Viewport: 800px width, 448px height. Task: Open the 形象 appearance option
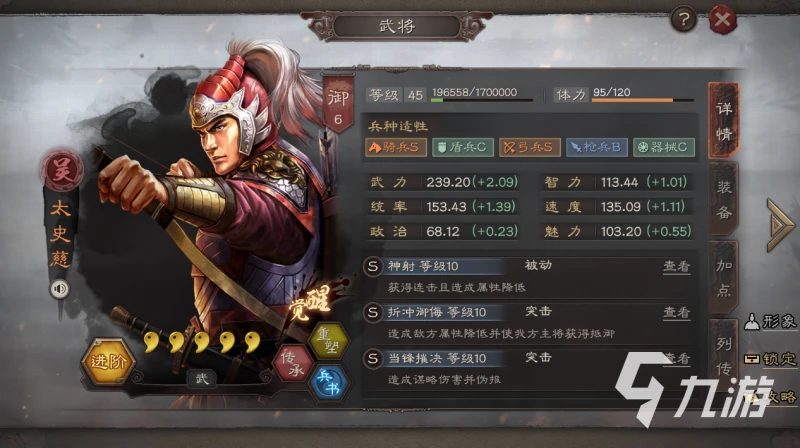(x=771, y=321)
